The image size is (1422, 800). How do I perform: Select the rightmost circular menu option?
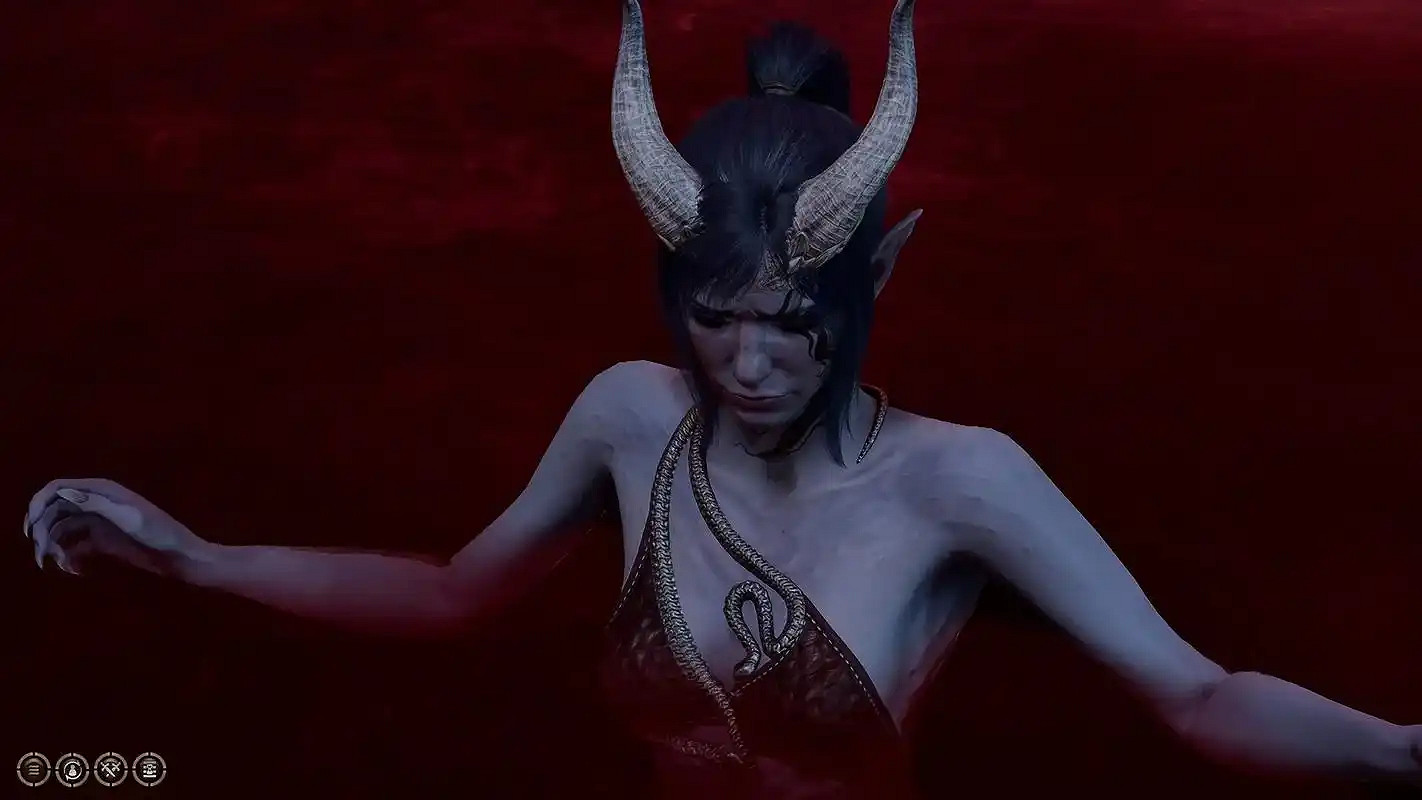click(150, 770)
